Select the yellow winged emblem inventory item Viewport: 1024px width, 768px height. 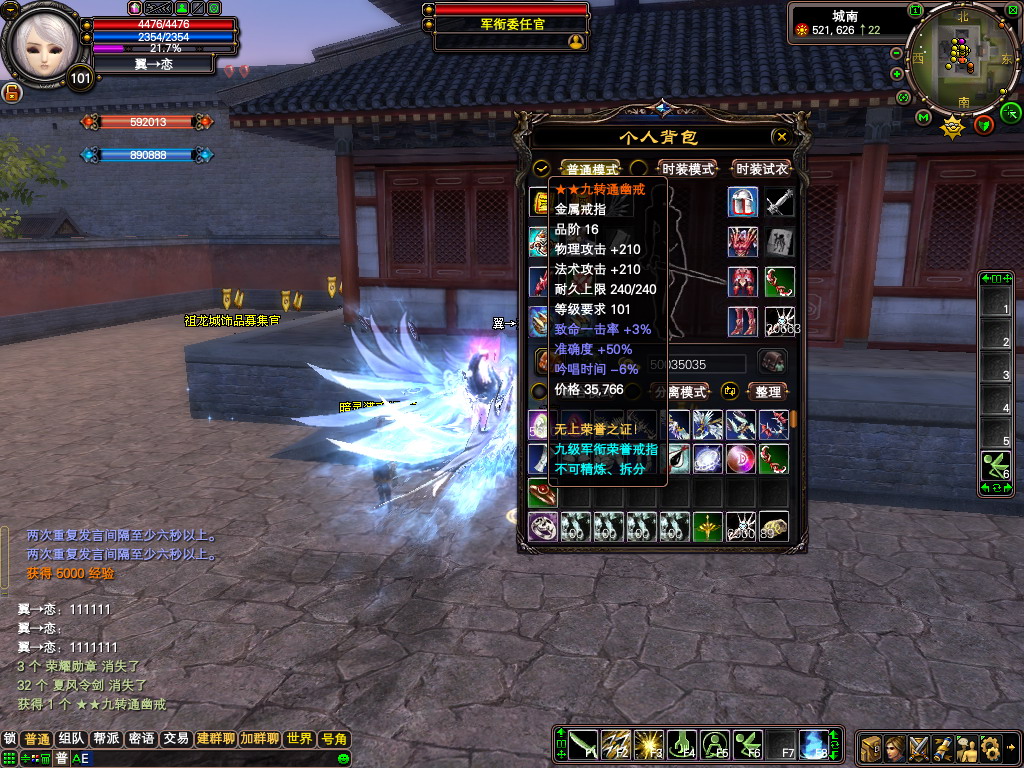[x=709, y=526]
